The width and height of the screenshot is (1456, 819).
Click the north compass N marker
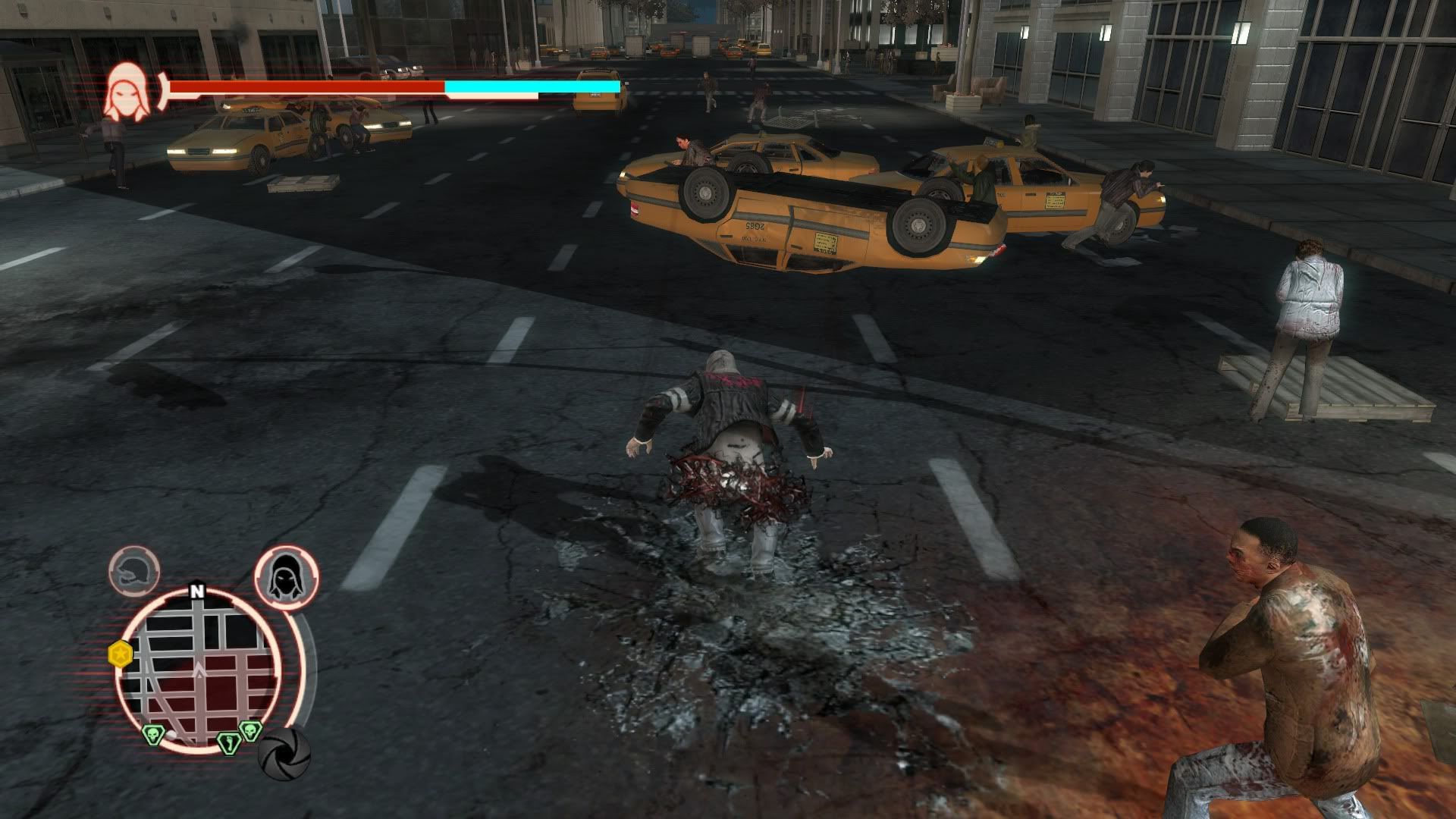[x=197, y=591]
